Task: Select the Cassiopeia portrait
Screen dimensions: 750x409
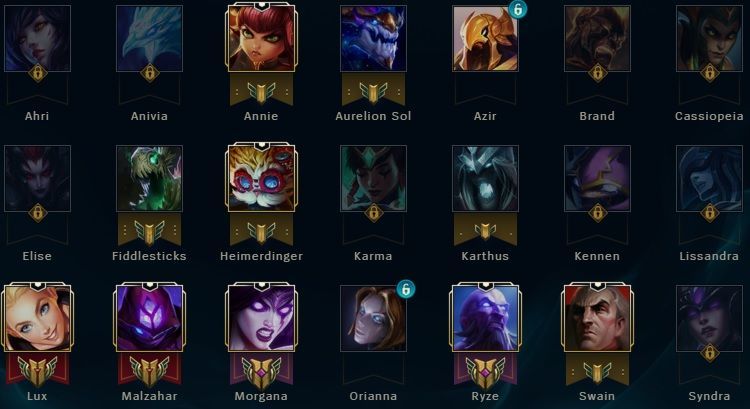Action: pos(709,38)
